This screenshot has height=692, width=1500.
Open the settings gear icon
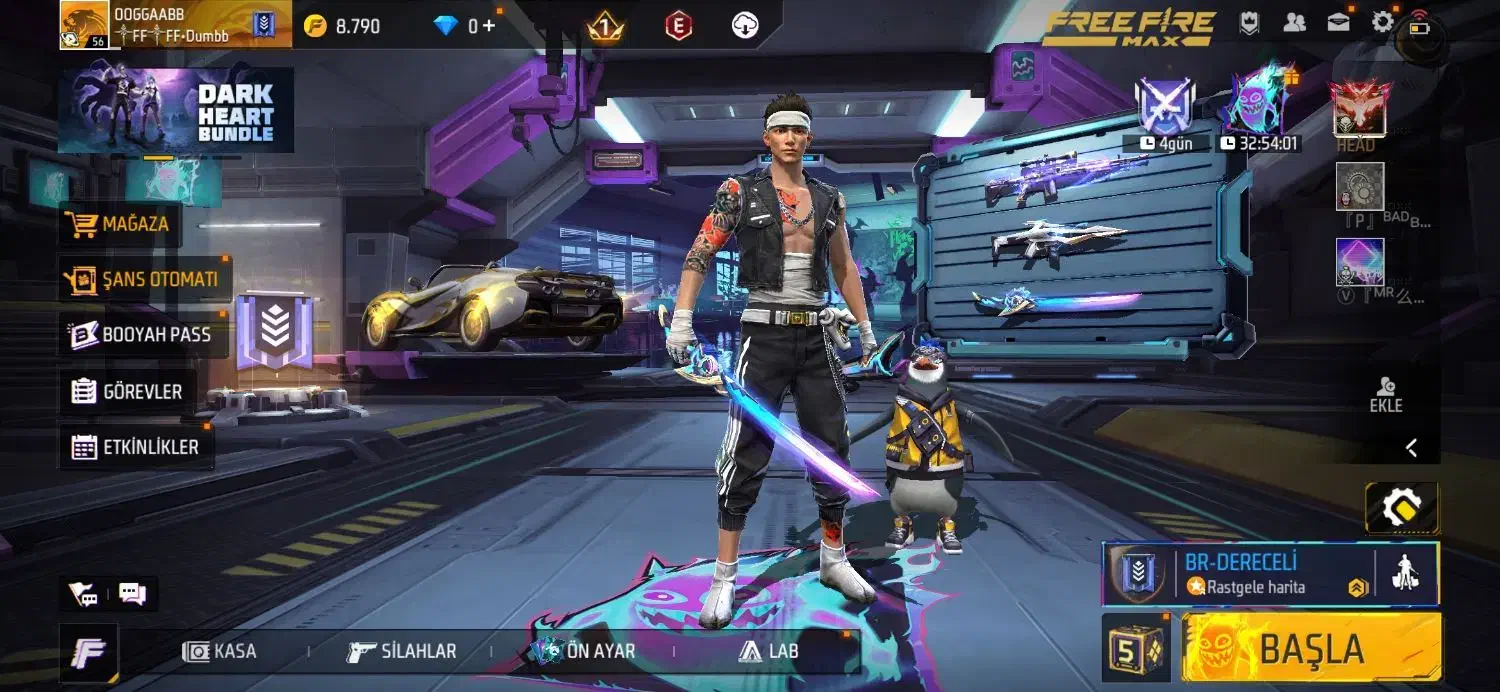click(x=1383, y=23)
